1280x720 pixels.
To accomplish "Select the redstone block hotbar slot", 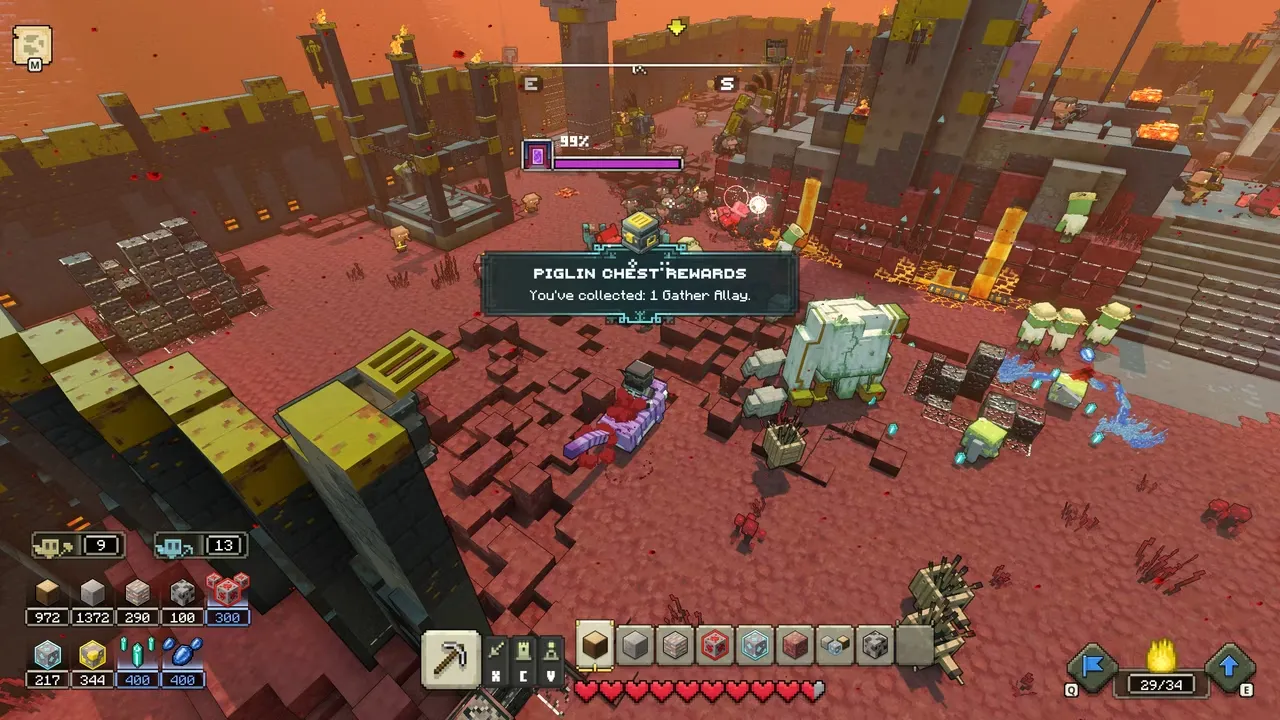I will pyautogui.click(x=716, y=646).
